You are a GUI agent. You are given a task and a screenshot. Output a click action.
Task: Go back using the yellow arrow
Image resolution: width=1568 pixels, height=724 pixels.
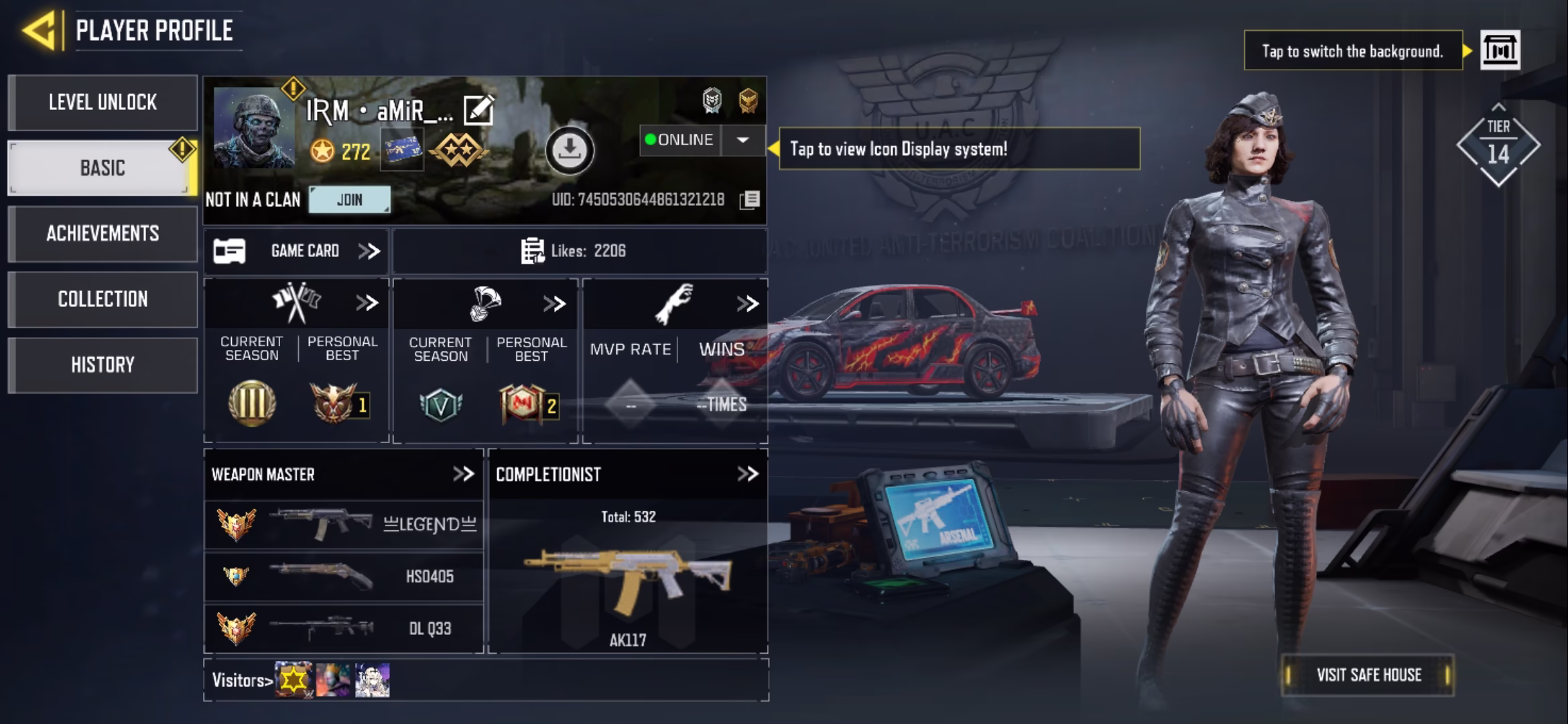point(39,30)
